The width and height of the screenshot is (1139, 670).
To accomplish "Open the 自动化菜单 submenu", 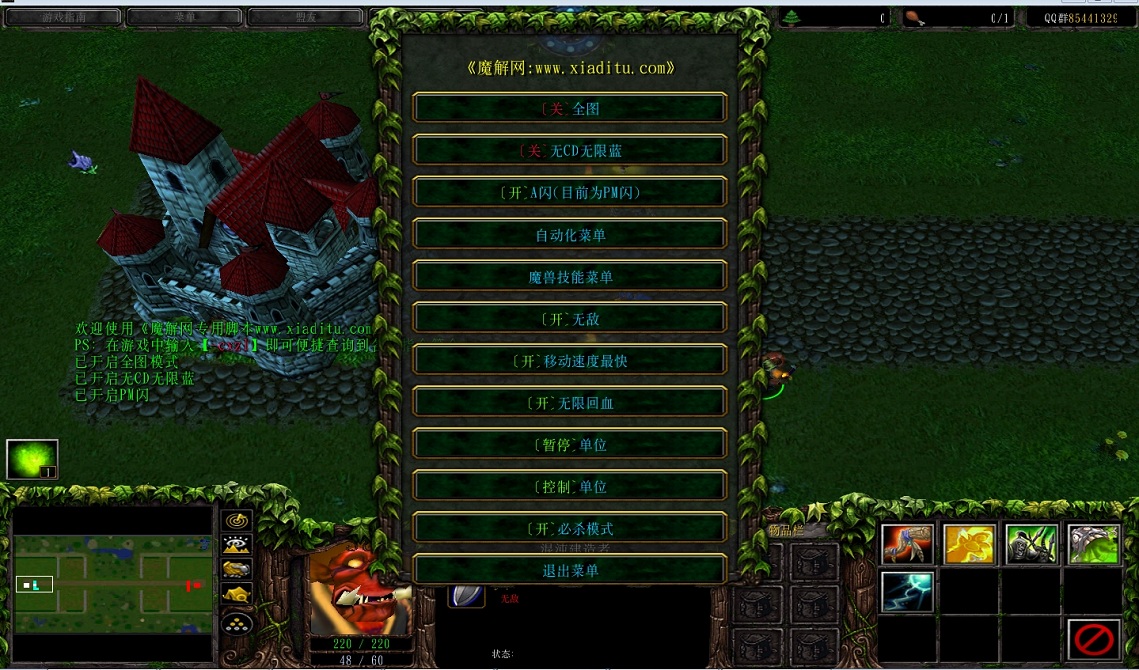I will [570, 235].
